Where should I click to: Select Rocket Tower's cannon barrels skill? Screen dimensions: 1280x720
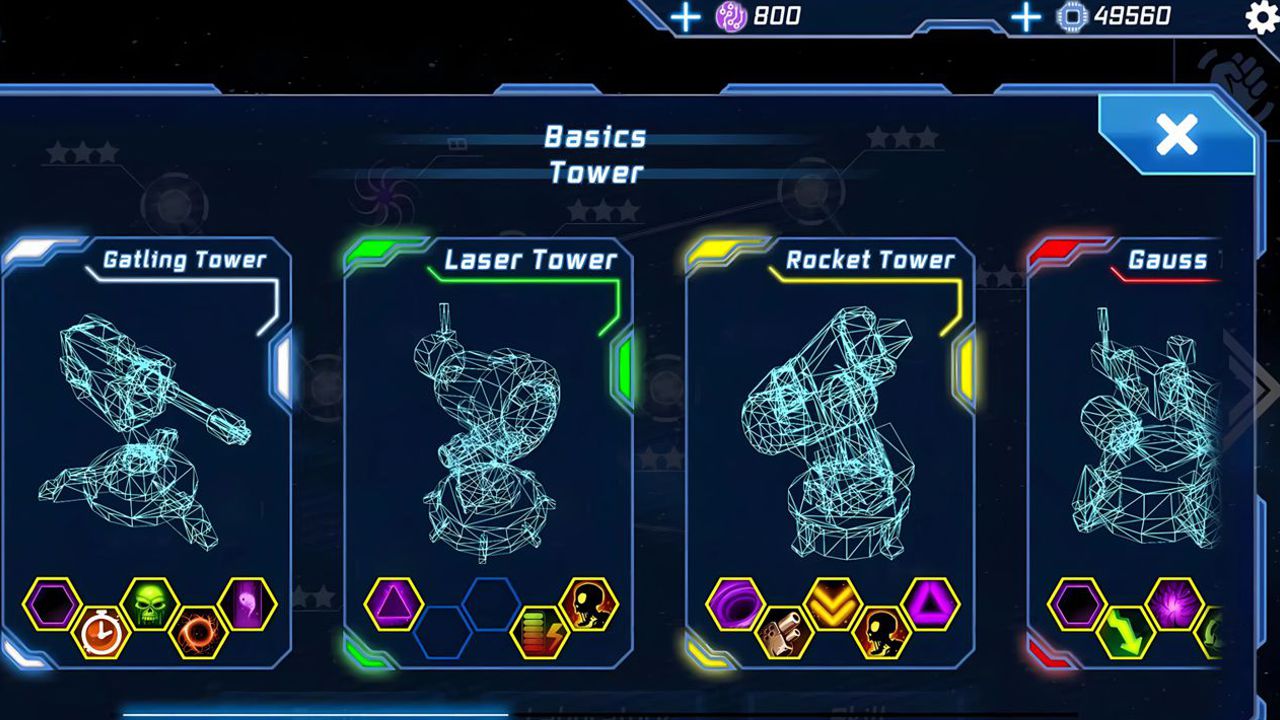pyautogui.click(x=784, y=632)
